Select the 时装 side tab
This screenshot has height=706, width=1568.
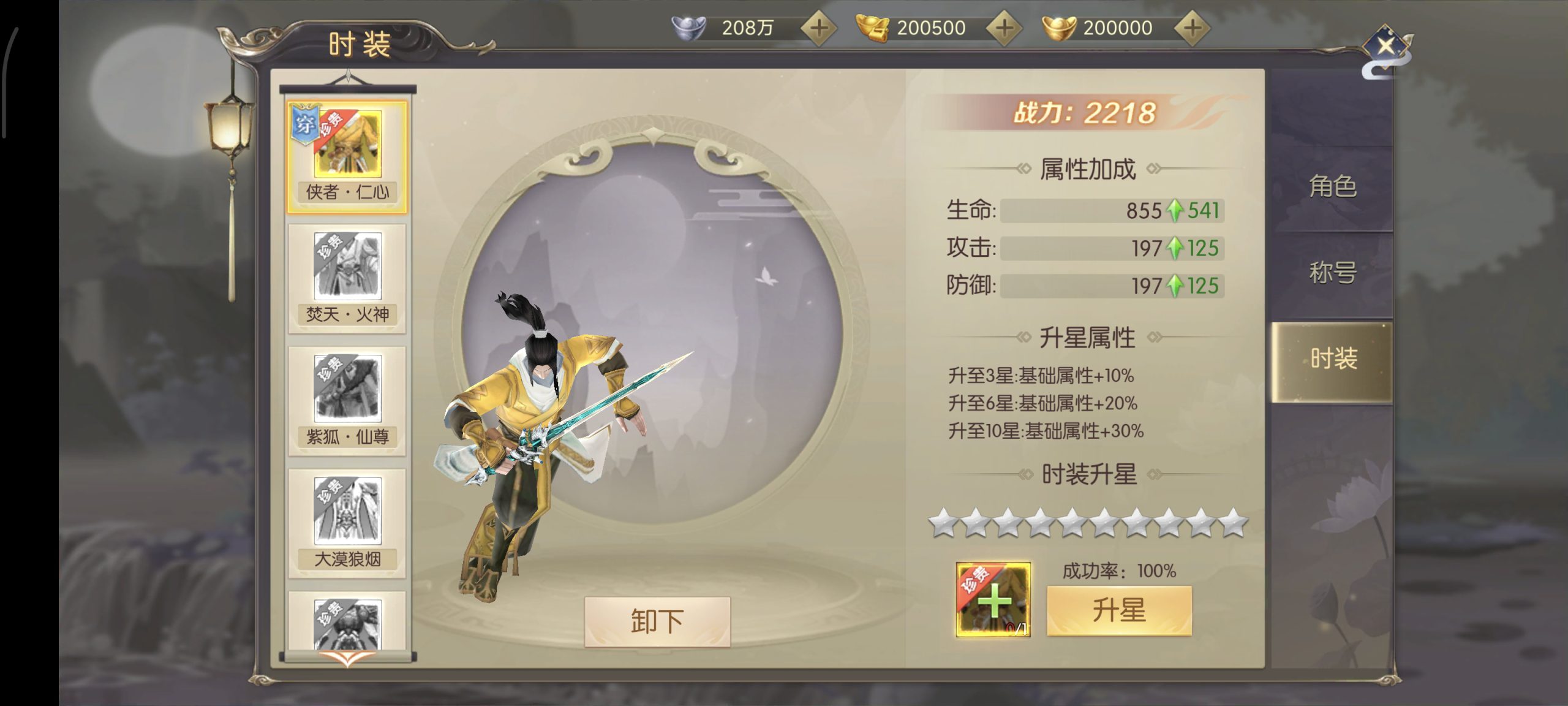[1333, 359]
